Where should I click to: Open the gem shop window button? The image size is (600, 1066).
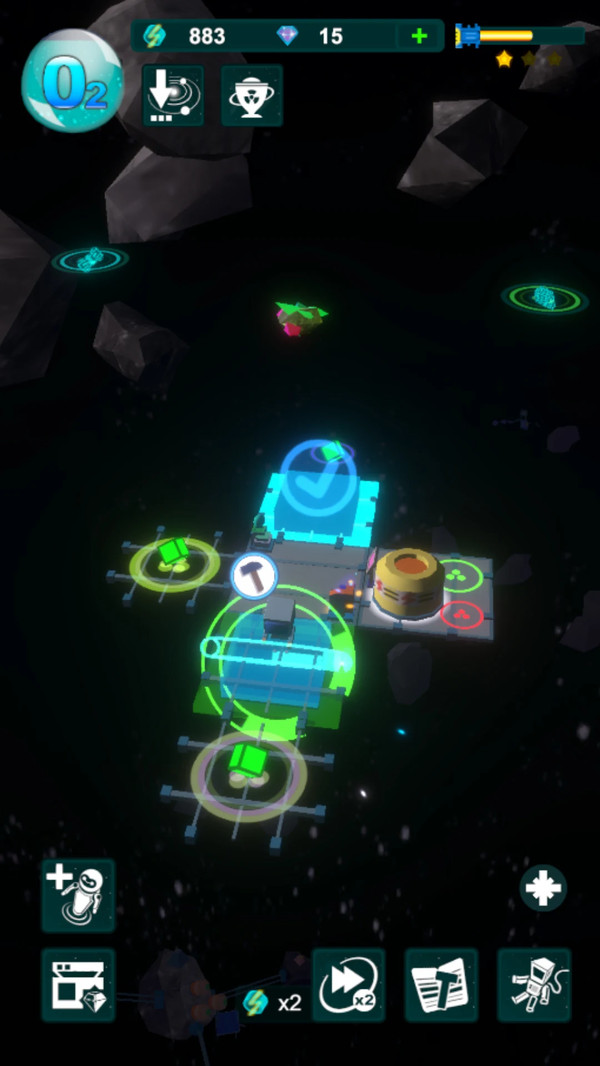pyautogui.click(x=78, y=985)
